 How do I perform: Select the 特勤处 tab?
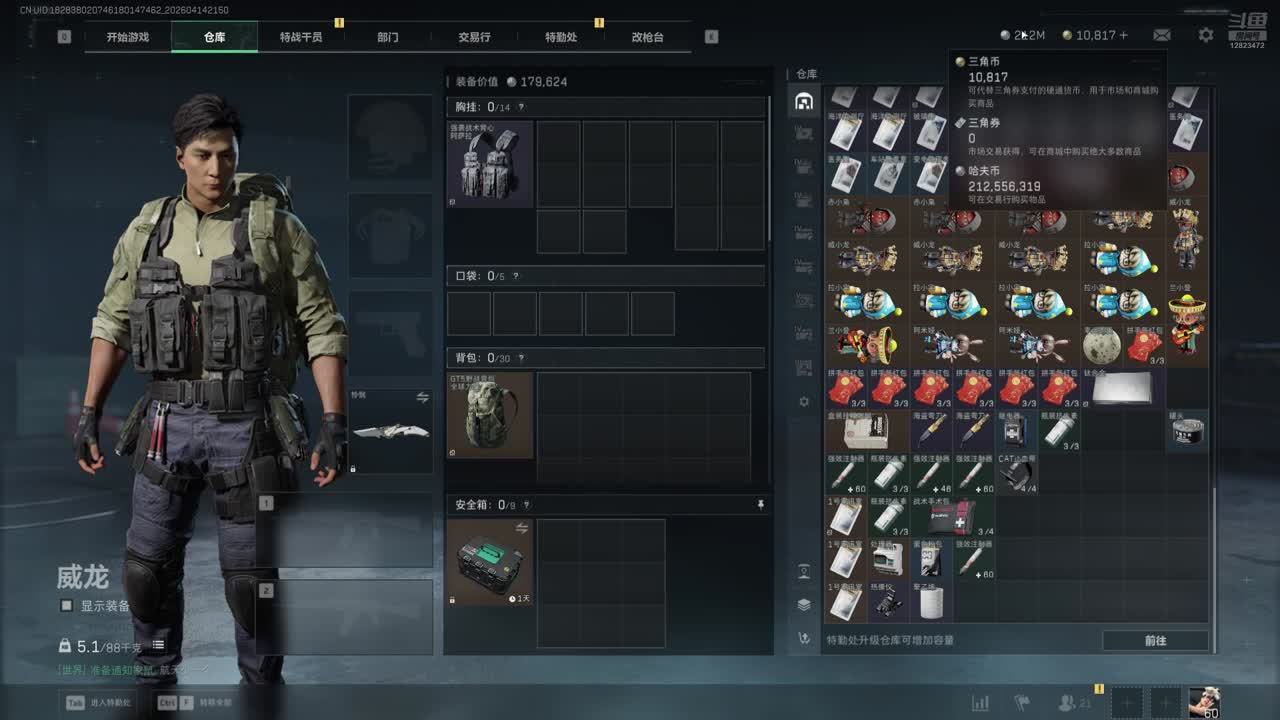pos(561,37)
